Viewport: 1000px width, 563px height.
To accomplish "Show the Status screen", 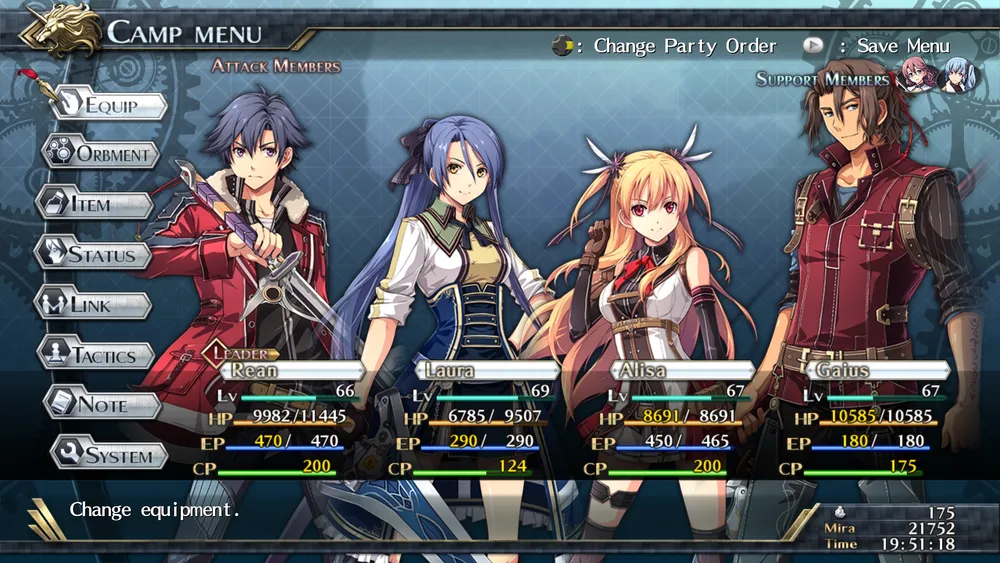I will tap(93, 254).
